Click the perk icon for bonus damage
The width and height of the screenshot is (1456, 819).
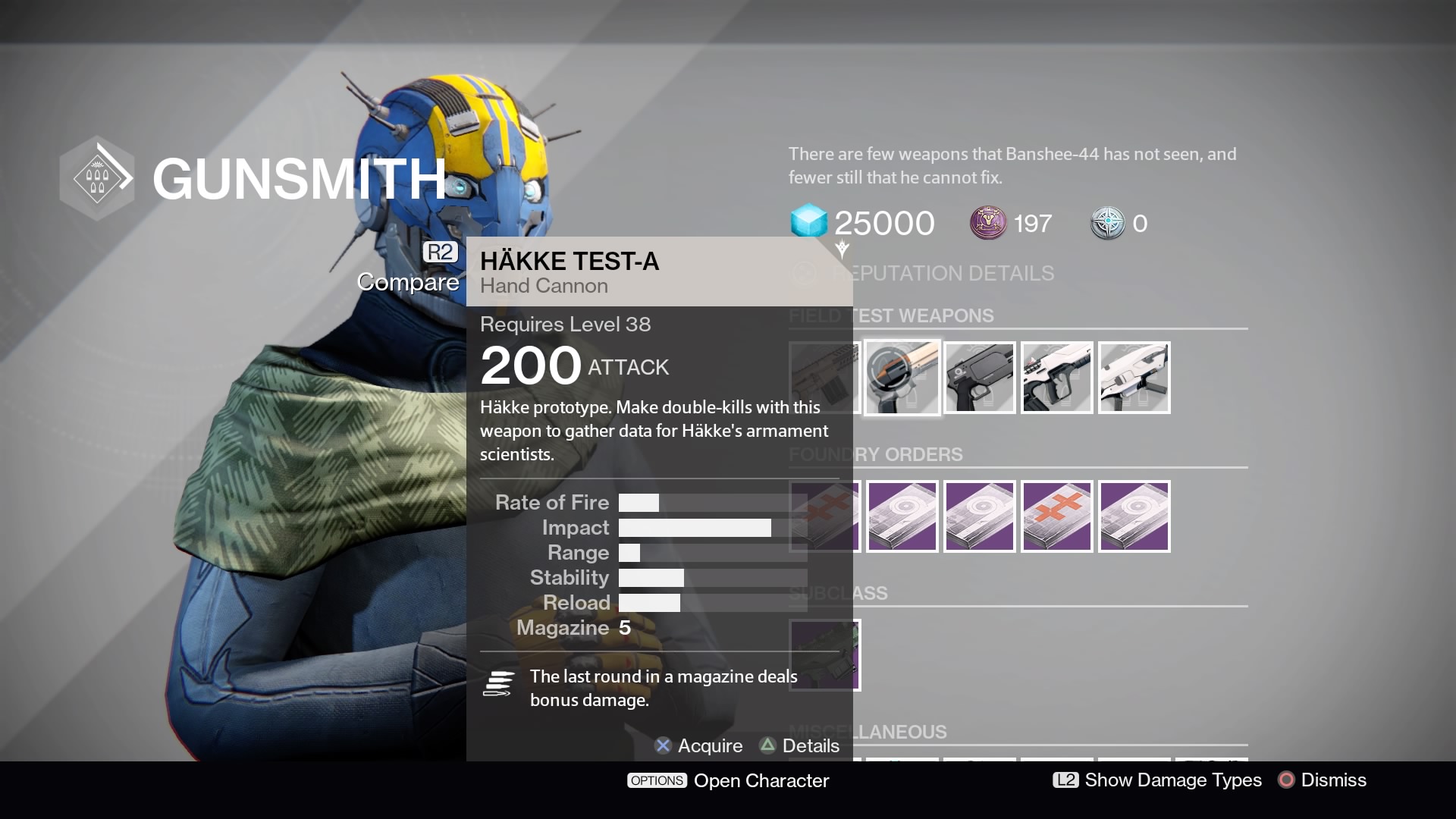[498, 683]
